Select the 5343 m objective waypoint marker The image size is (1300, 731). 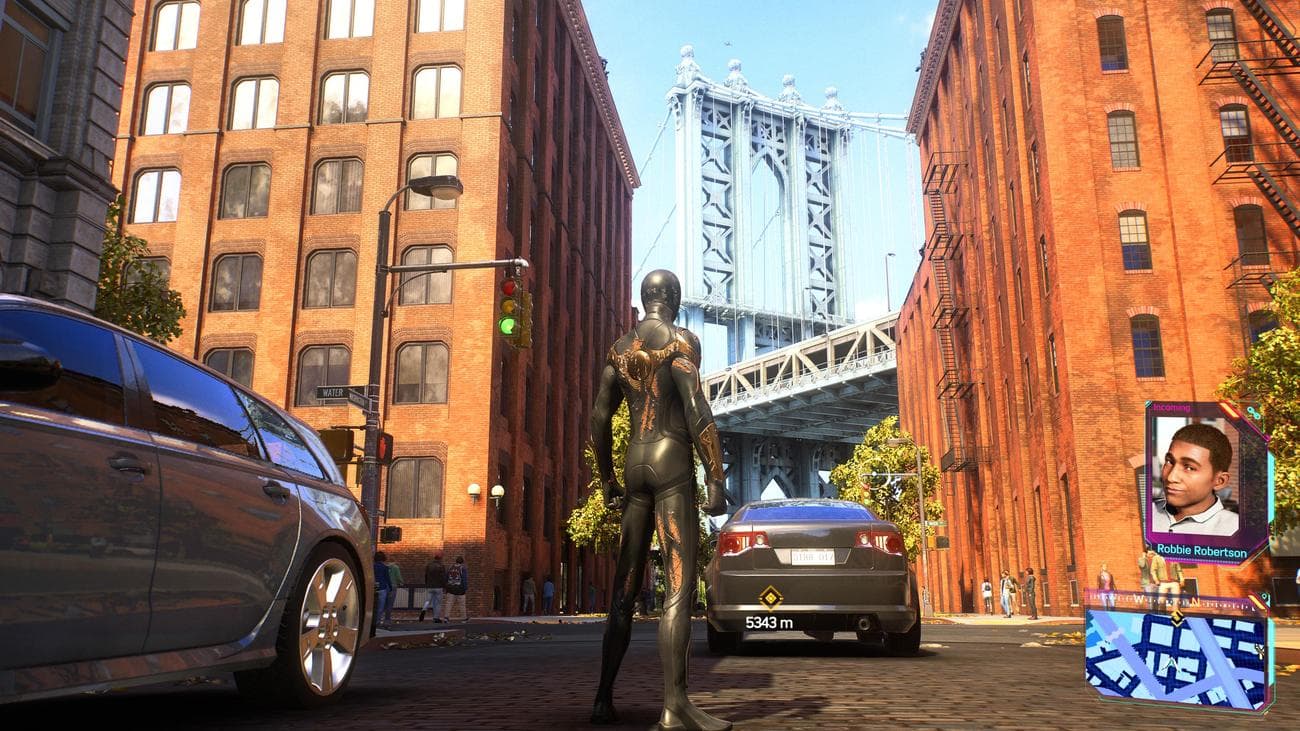click(x=769, y=598)
